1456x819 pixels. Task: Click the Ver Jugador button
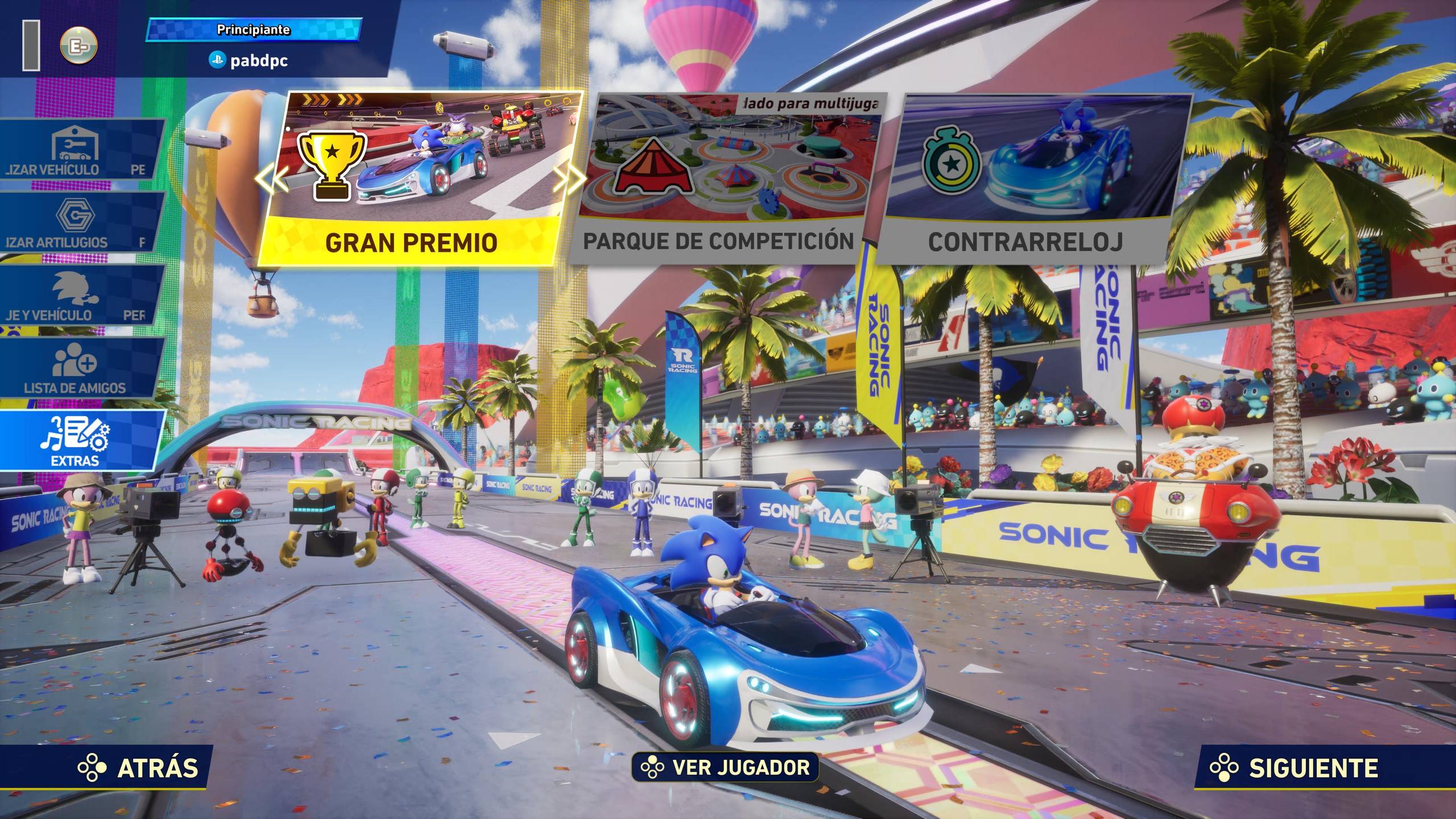point(725,767)
